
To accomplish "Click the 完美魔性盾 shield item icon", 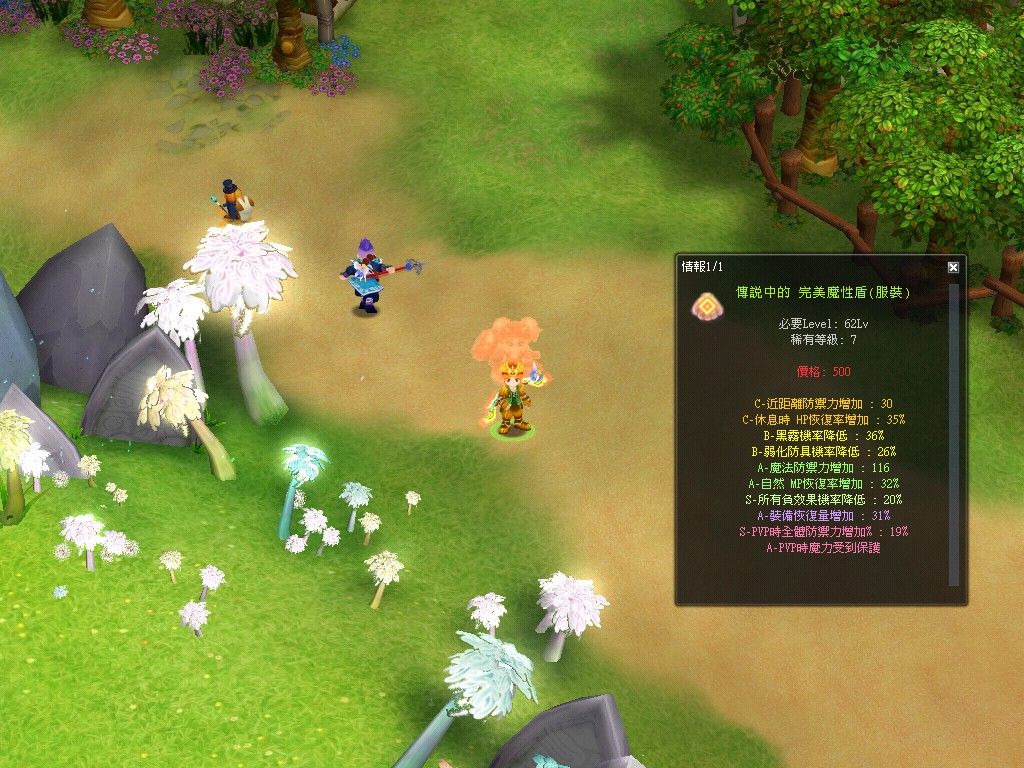I will click(x=704, y=305).
